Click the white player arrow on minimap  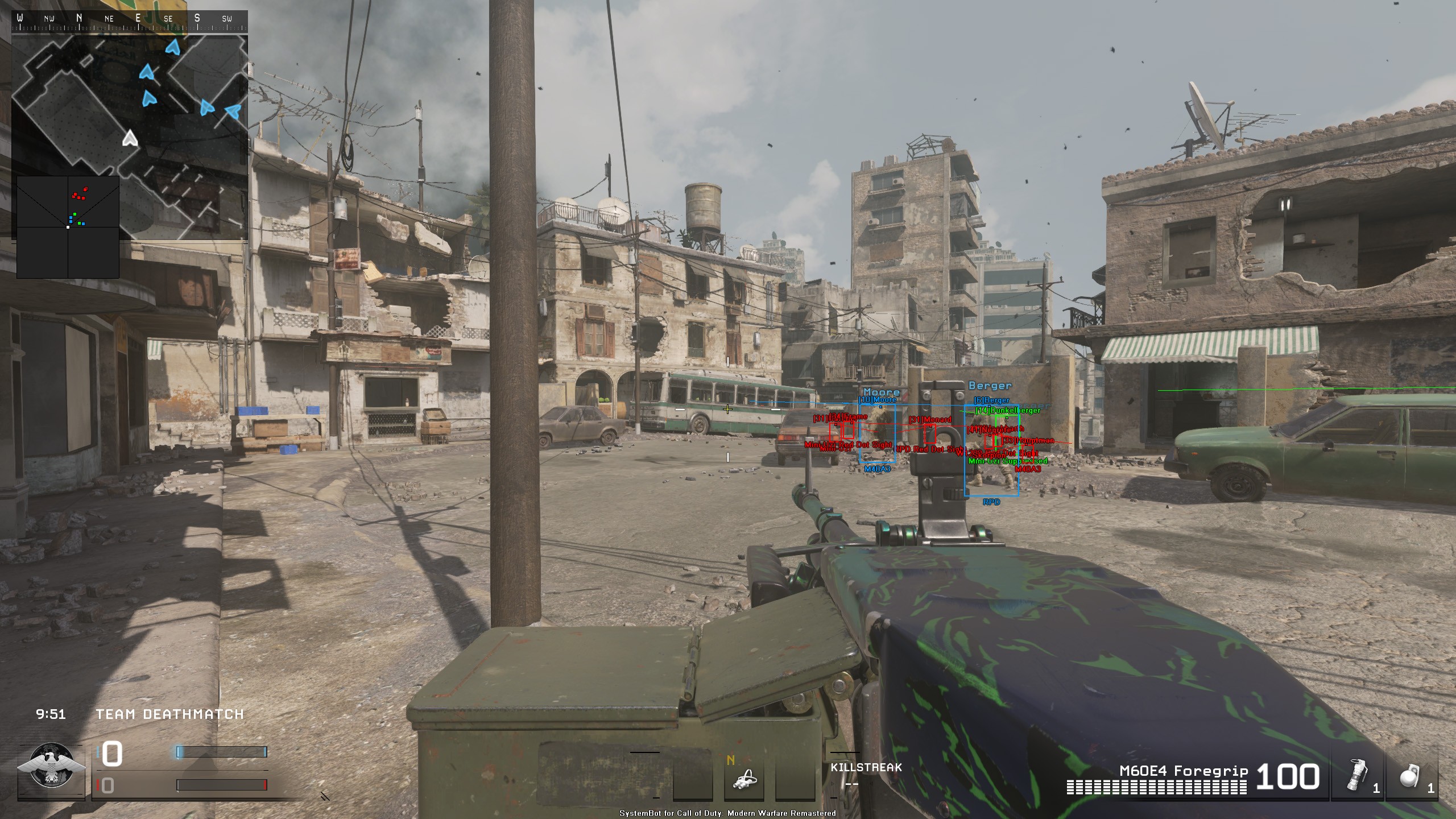click(130, 138)
